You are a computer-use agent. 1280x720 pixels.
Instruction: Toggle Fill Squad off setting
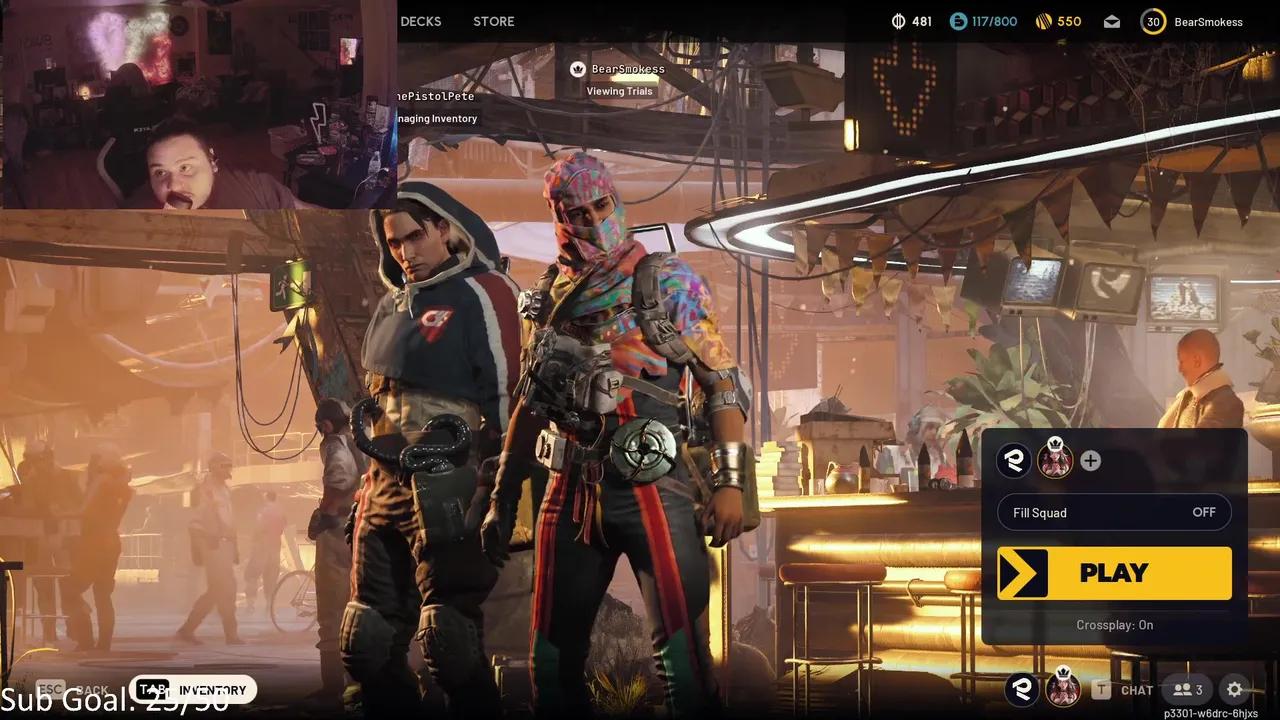[1114, 512]
